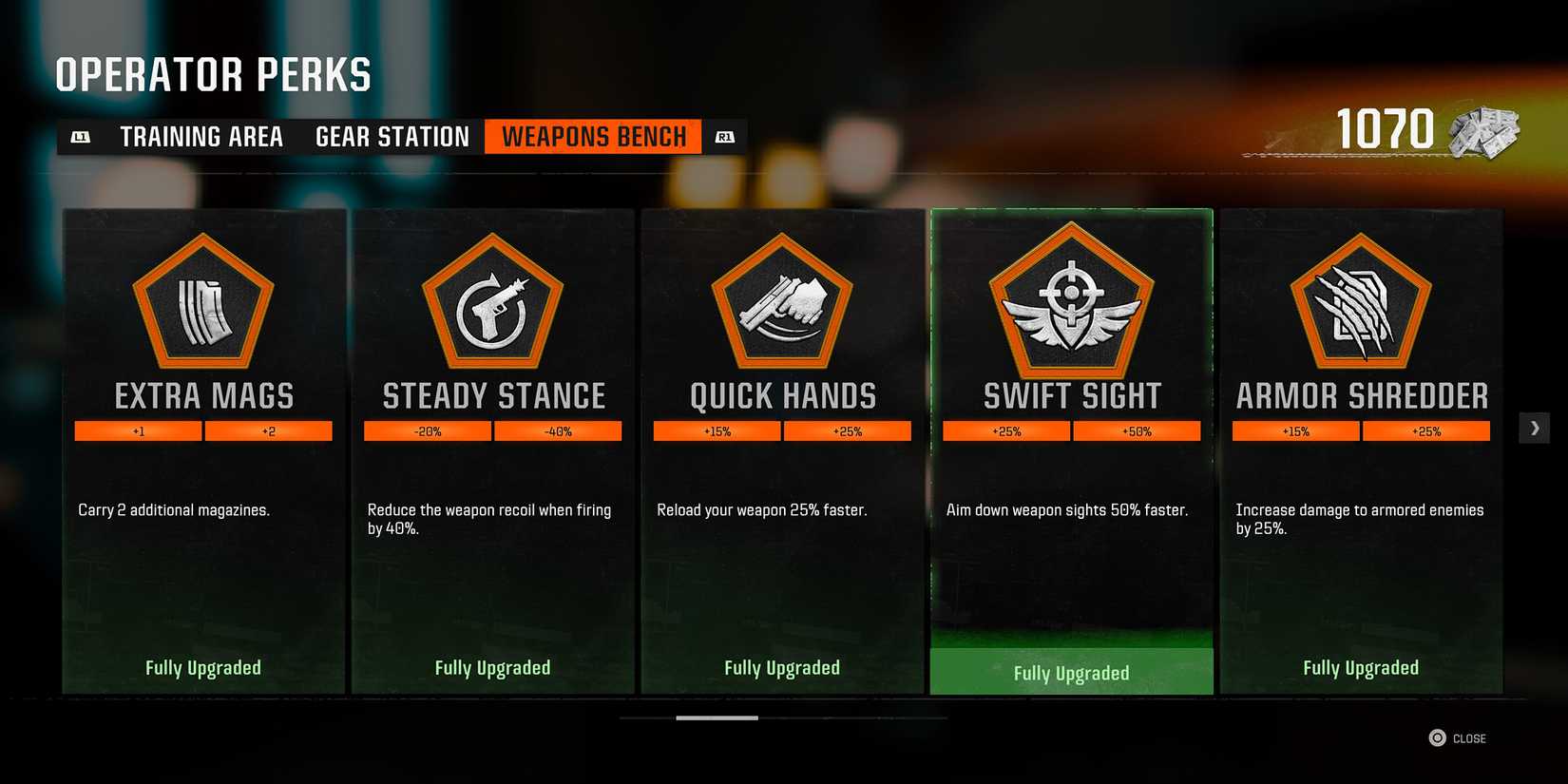This screenshot has height=784, width=1568.
Task: Click the Close button
Action: point(1459,737)
